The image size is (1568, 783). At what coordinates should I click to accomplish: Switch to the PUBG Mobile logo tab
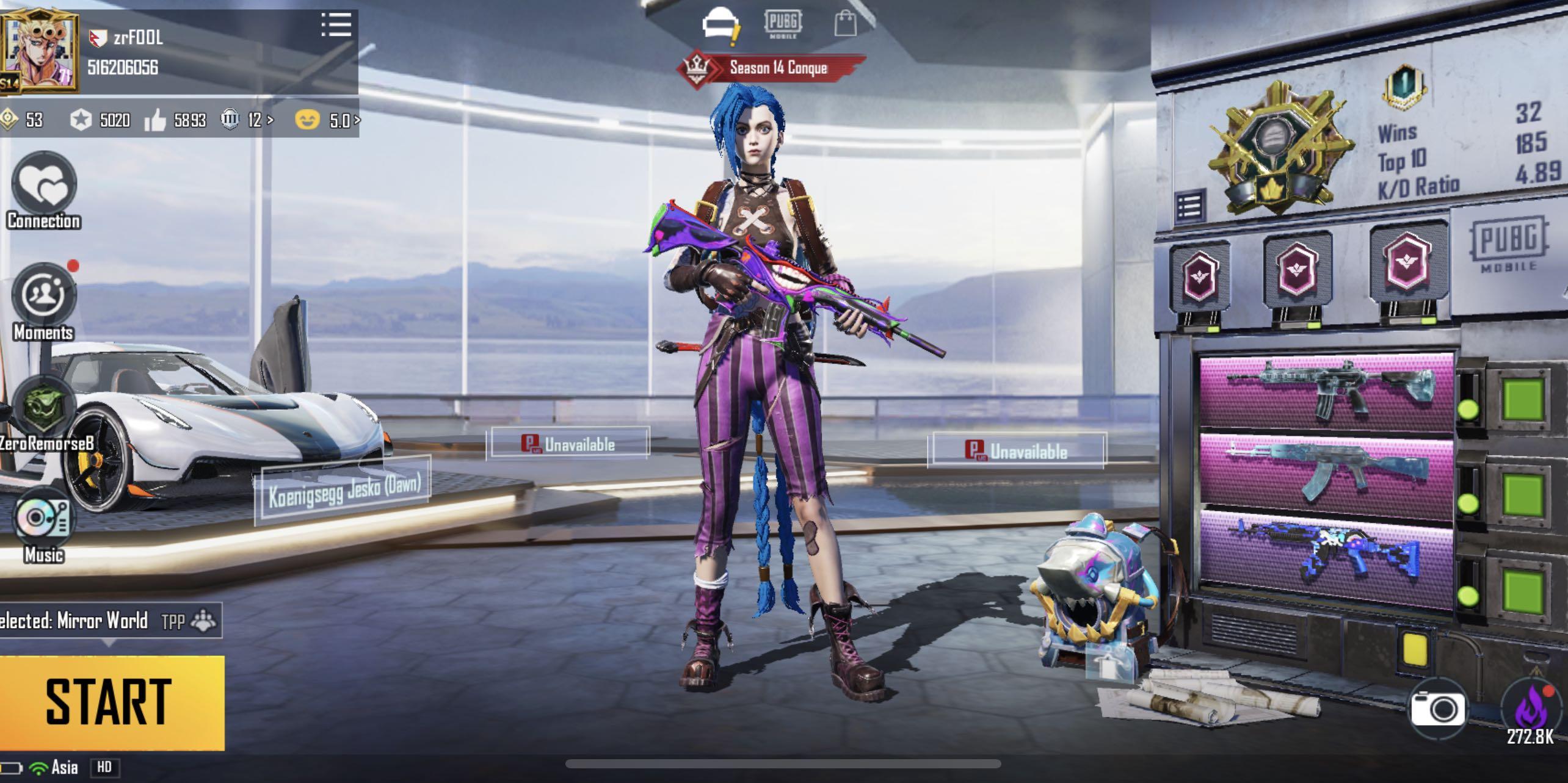pos(783,24)
